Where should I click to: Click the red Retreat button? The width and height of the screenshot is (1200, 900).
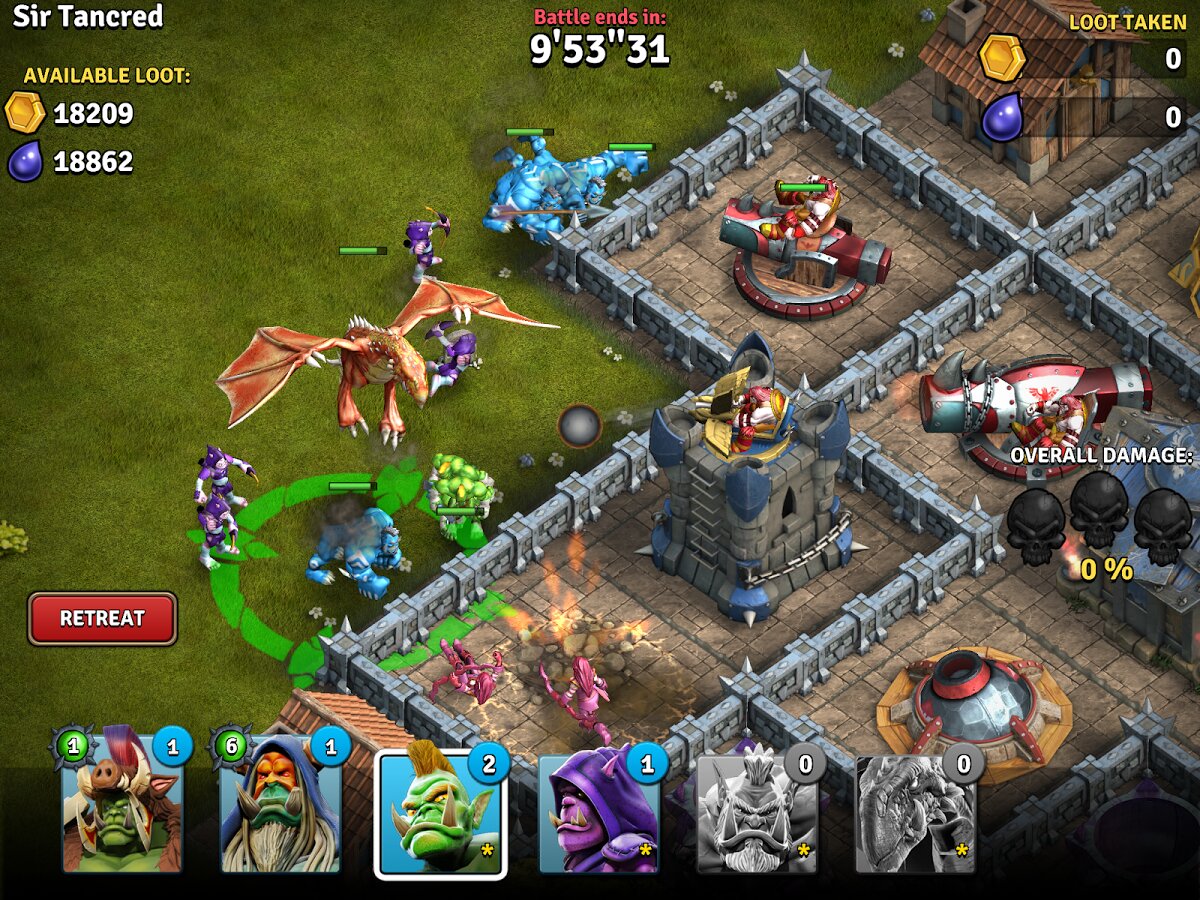(x=102, y=618)
